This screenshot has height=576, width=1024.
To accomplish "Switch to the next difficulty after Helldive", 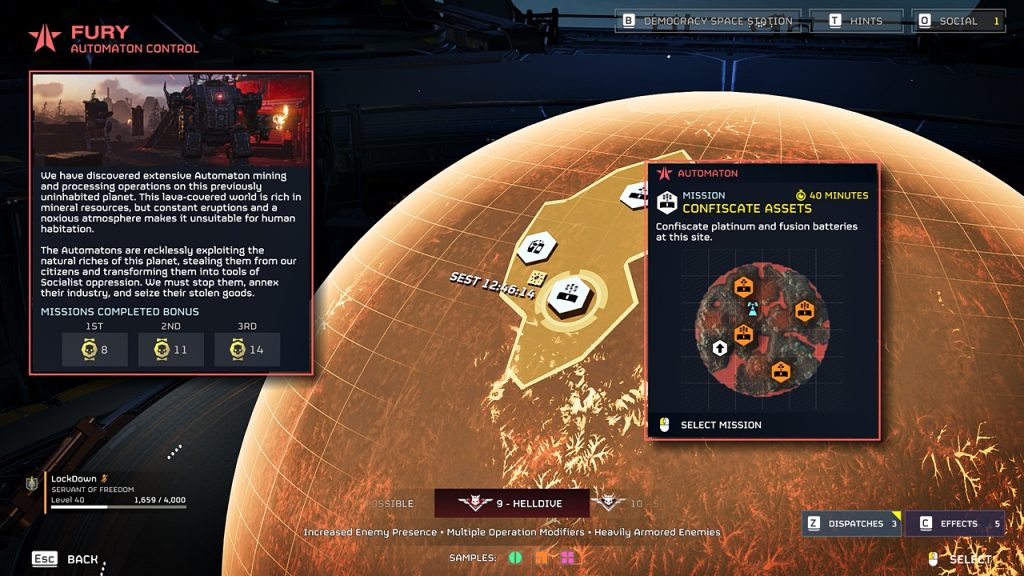I will (x=616, y=504).
